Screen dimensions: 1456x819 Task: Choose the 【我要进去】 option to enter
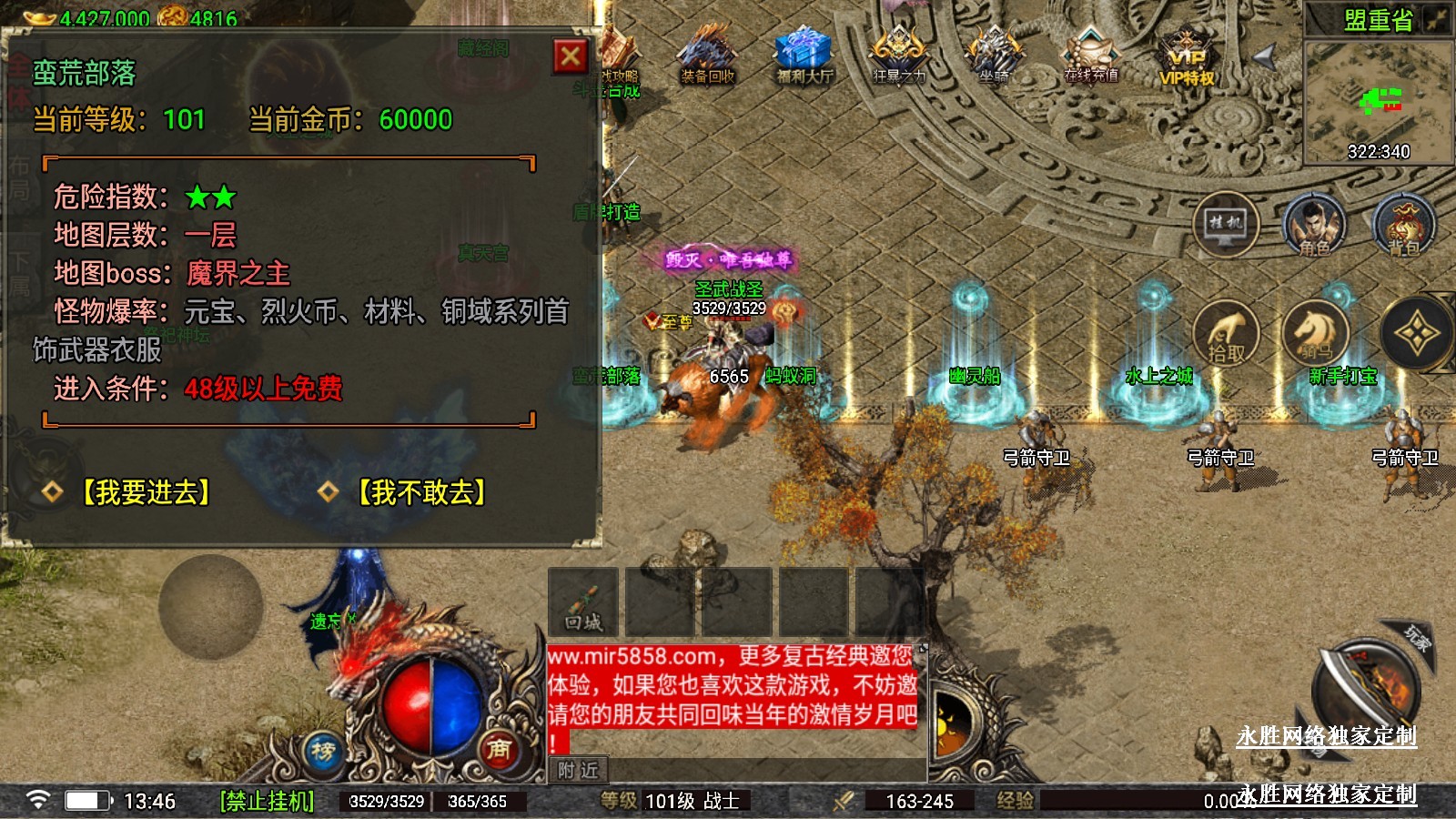tap(145, 492)
